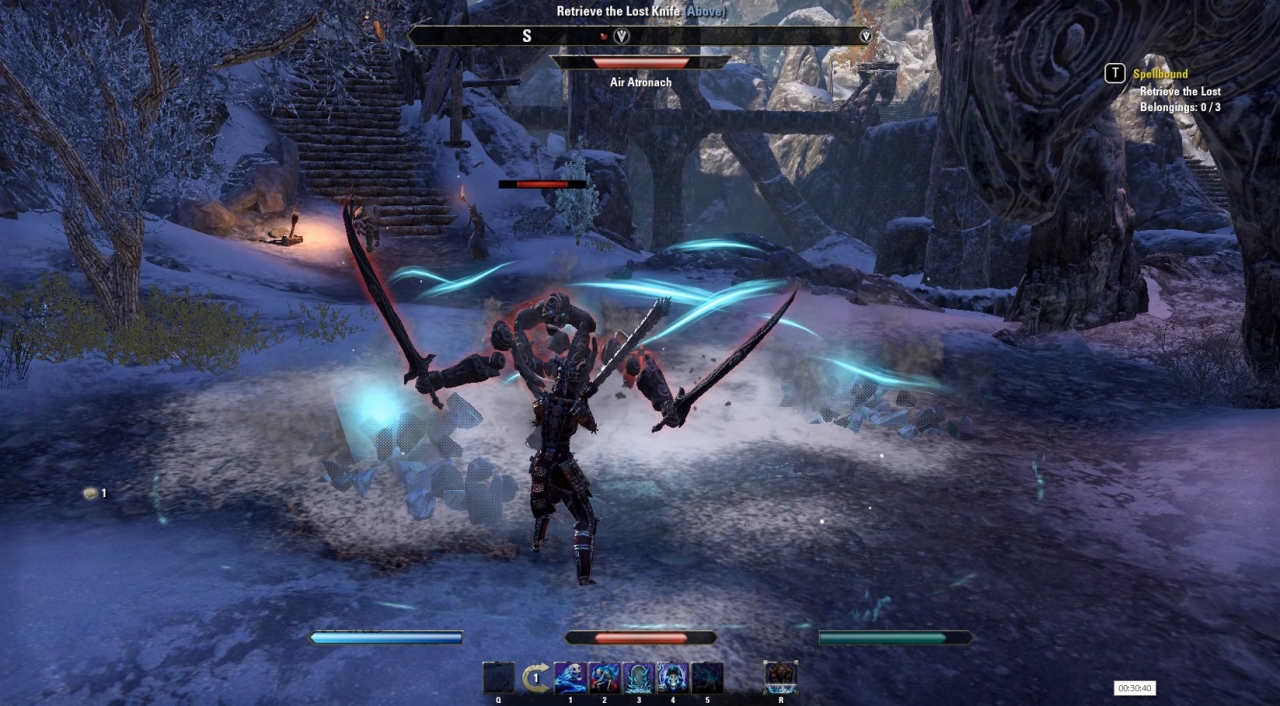1280x706 pixels.
Task: Activate the ultimate ability slot
Action: click(780, 677)
